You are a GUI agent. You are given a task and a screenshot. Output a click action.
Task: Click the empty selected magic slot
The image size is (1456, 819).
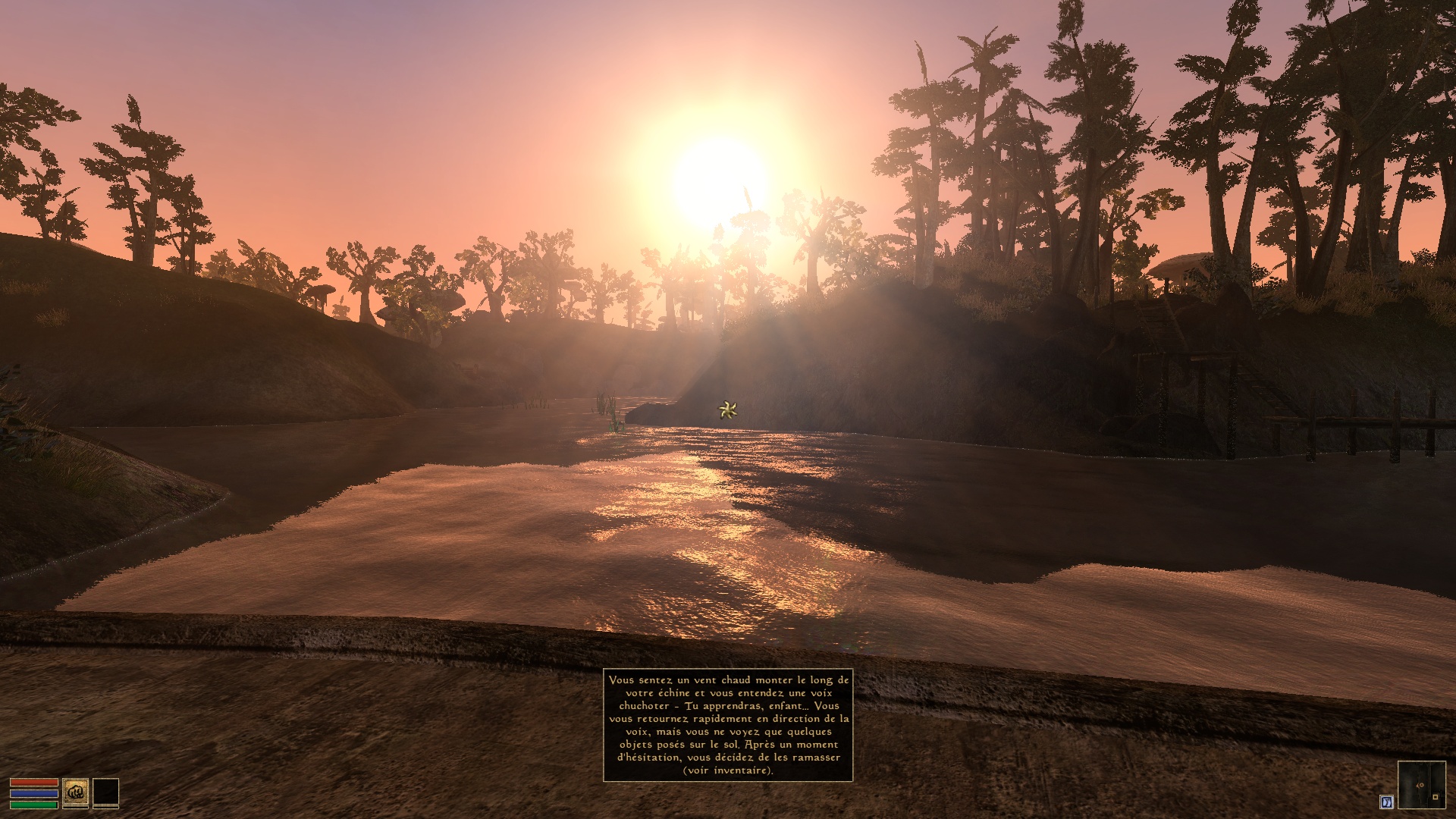click(105, 791)
